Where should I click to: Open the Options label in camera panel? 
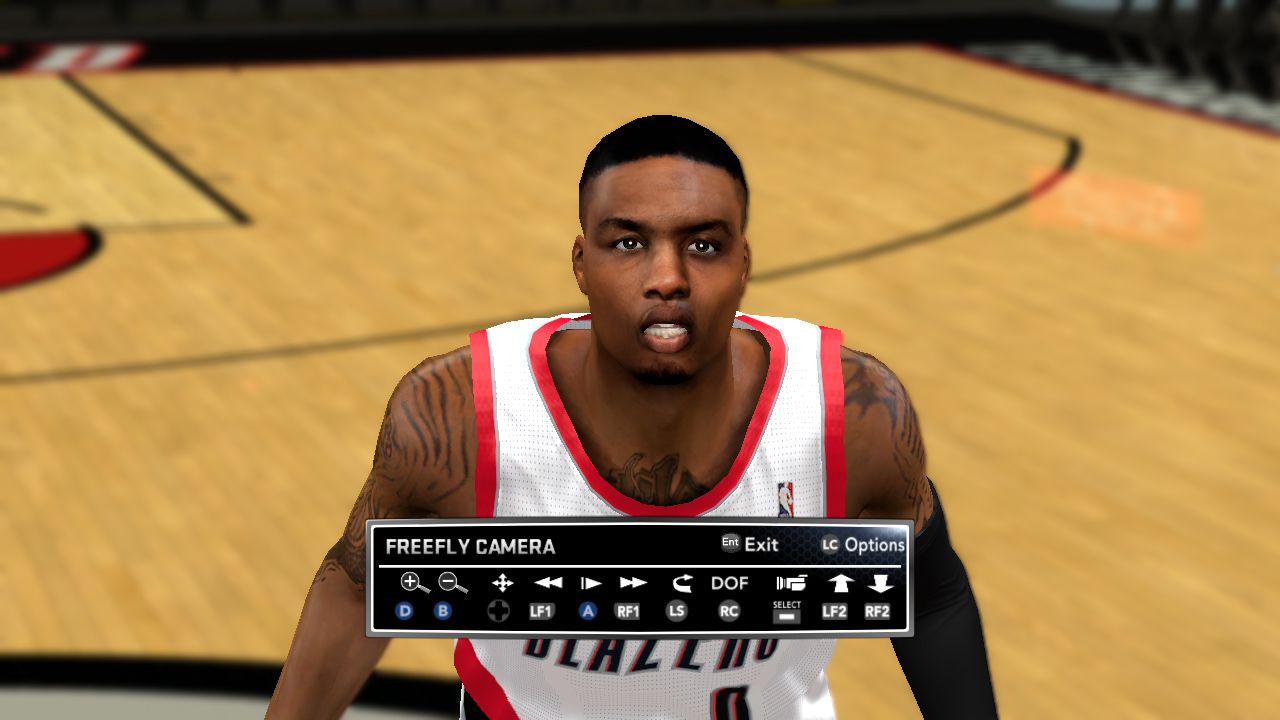coord(873,545)
